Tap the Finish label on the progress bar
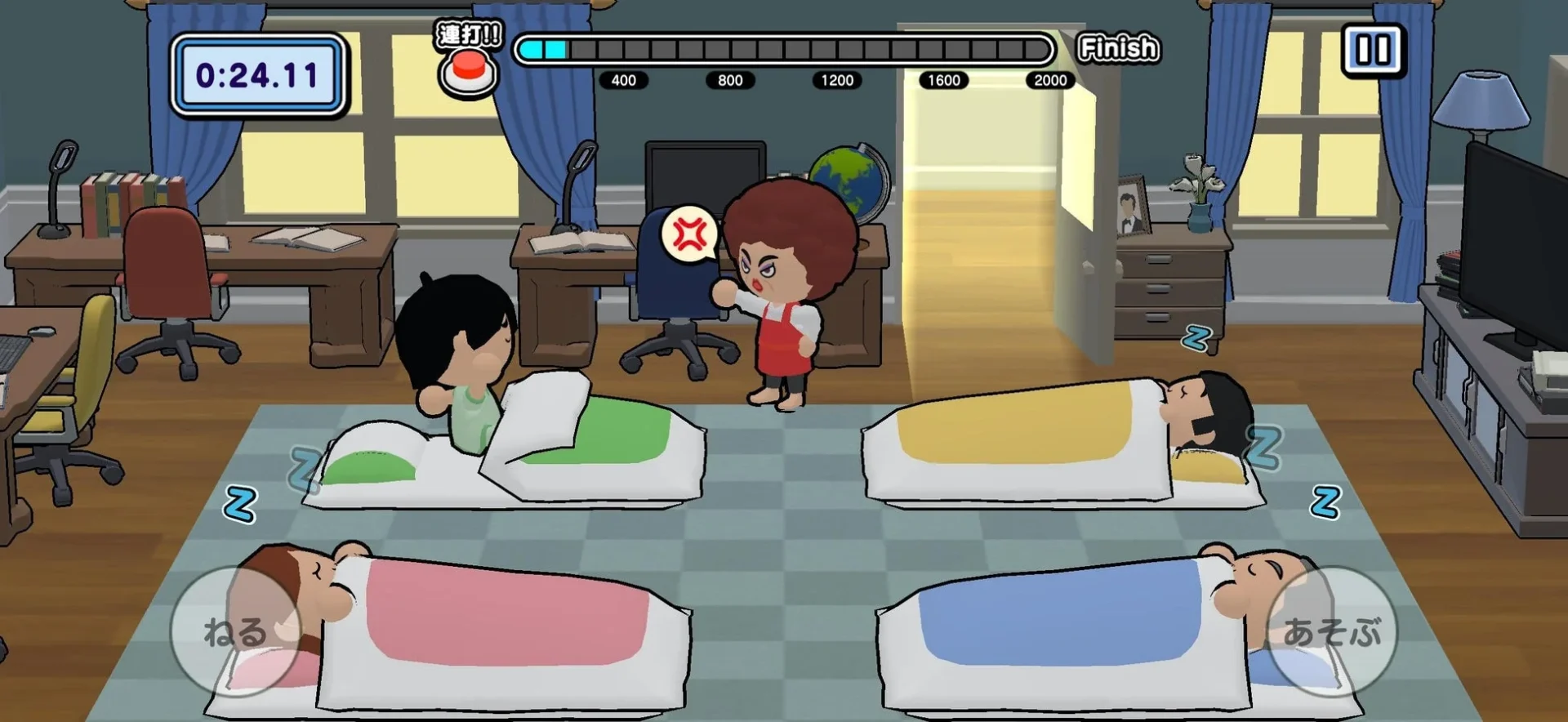Viewport: 1568px width, 722px height. (x=1118, y=47)
